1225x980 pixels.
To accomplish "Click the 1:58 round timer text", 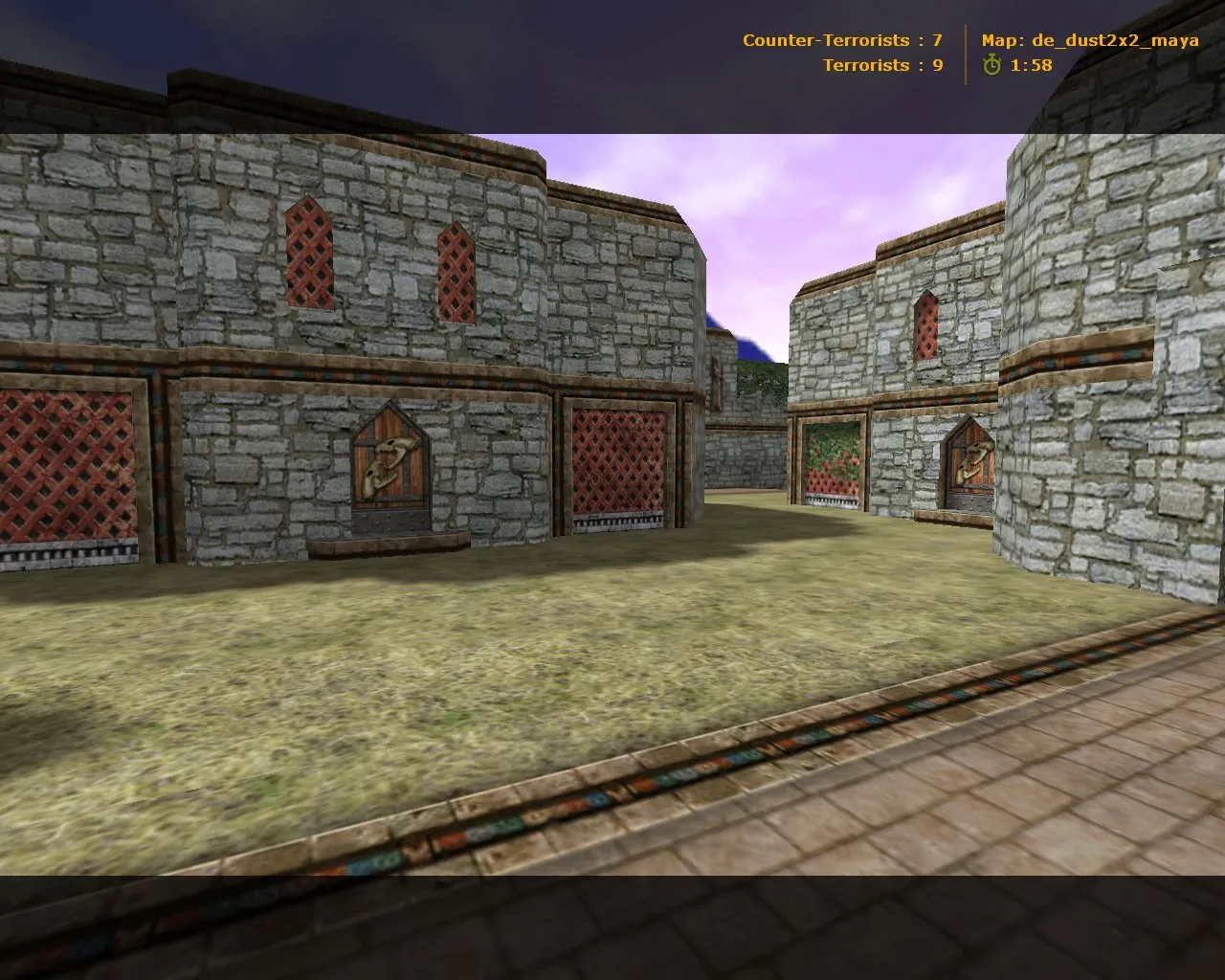I will (x=1031, y=66).
